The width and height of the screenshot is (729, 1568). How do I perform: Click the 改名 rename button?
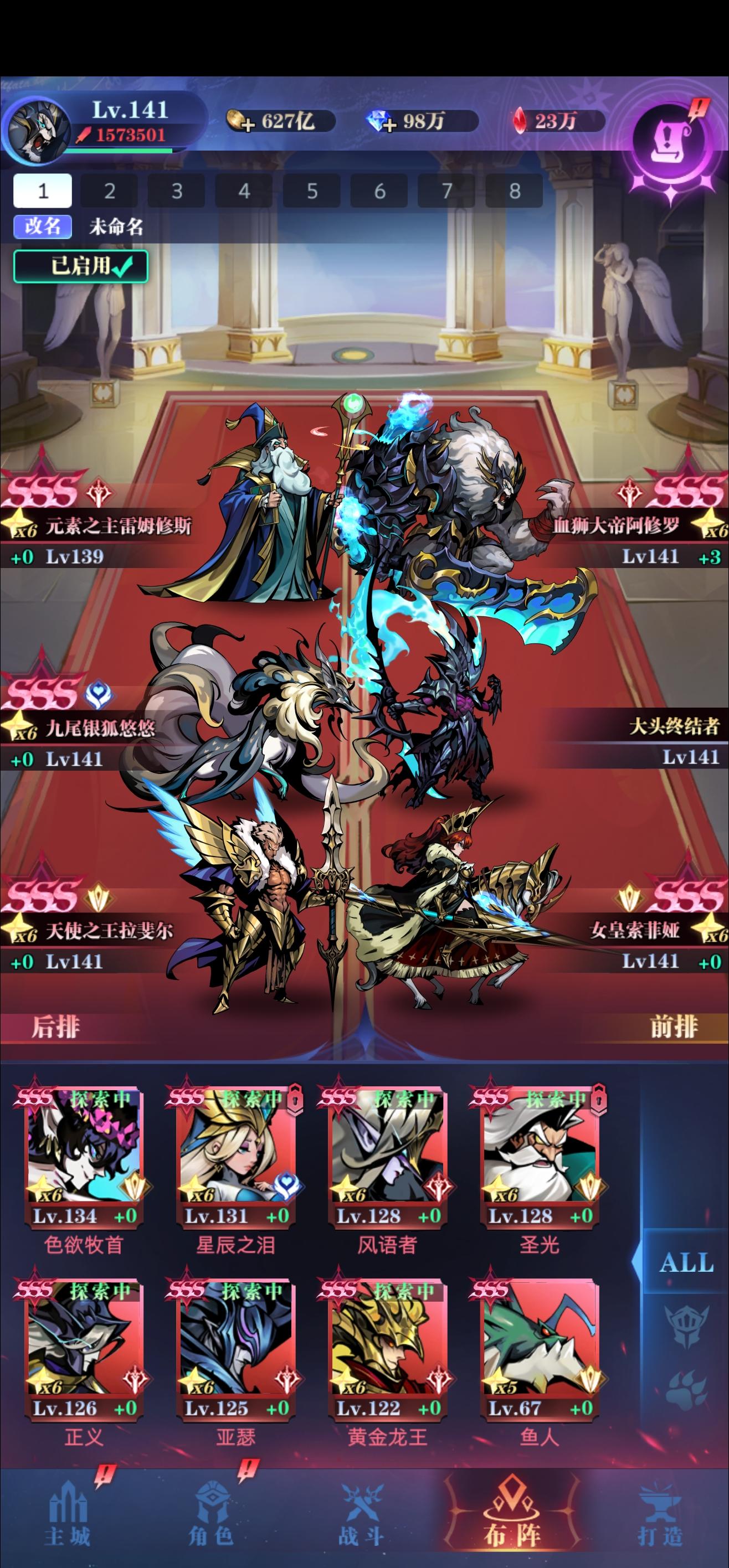(42, 226)
